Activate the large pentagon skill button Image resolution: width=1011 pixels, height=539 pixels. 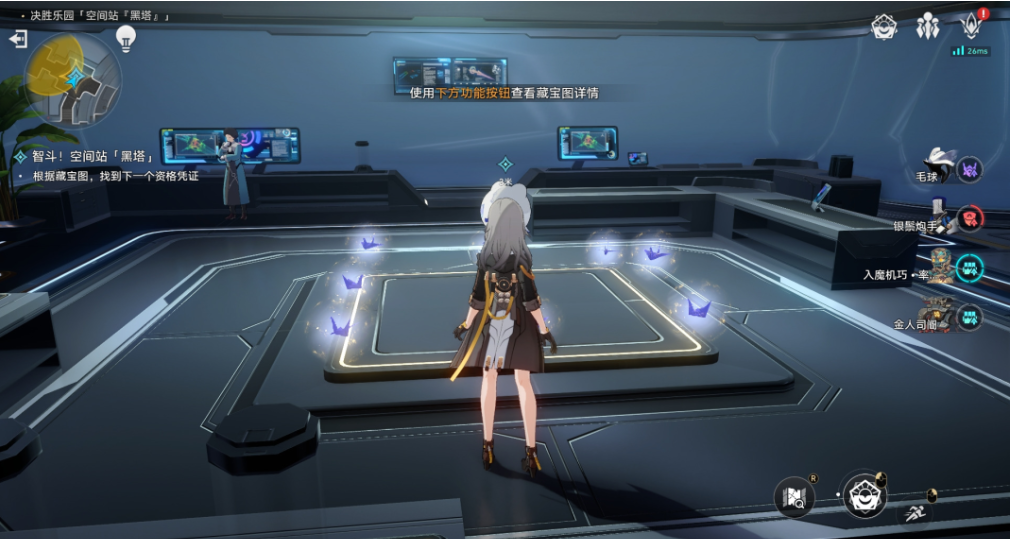[864, 493]
